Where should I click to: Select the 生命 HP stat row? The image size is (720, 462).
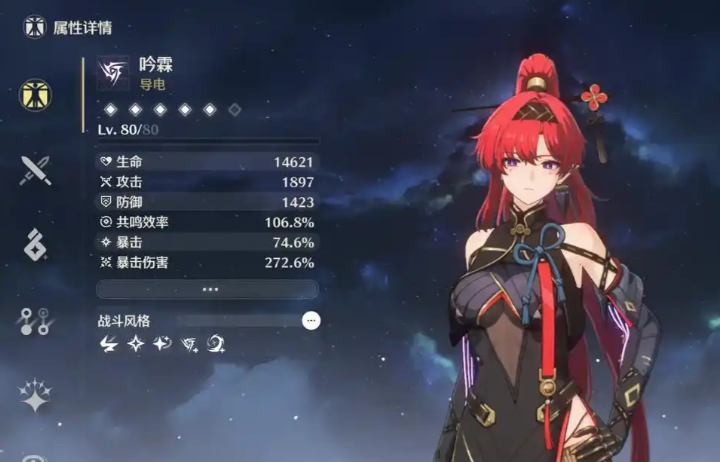point(208,161)
